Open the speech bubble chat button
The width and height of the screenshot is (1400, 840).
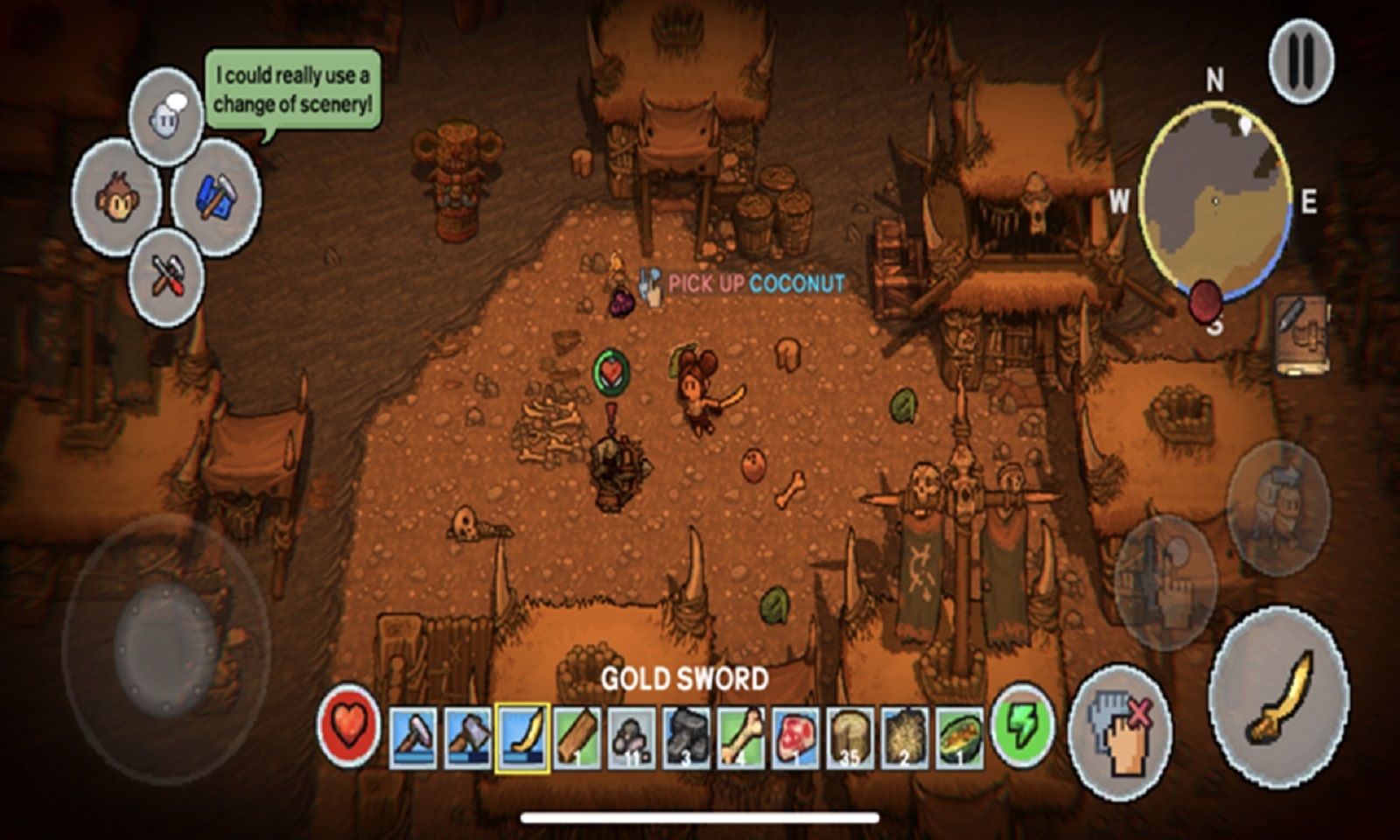[x=166, y=117]
